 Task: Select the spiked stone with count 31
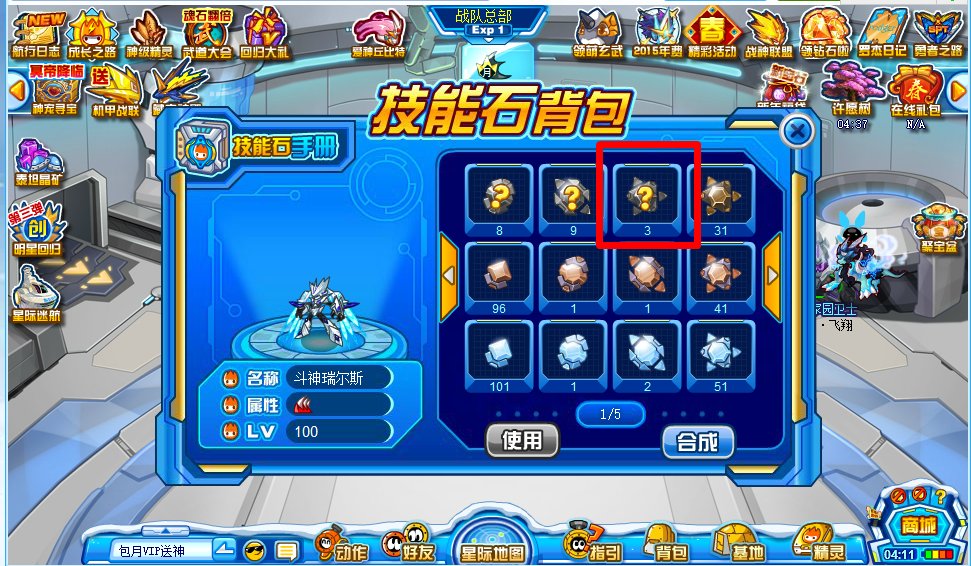[721, 195]
